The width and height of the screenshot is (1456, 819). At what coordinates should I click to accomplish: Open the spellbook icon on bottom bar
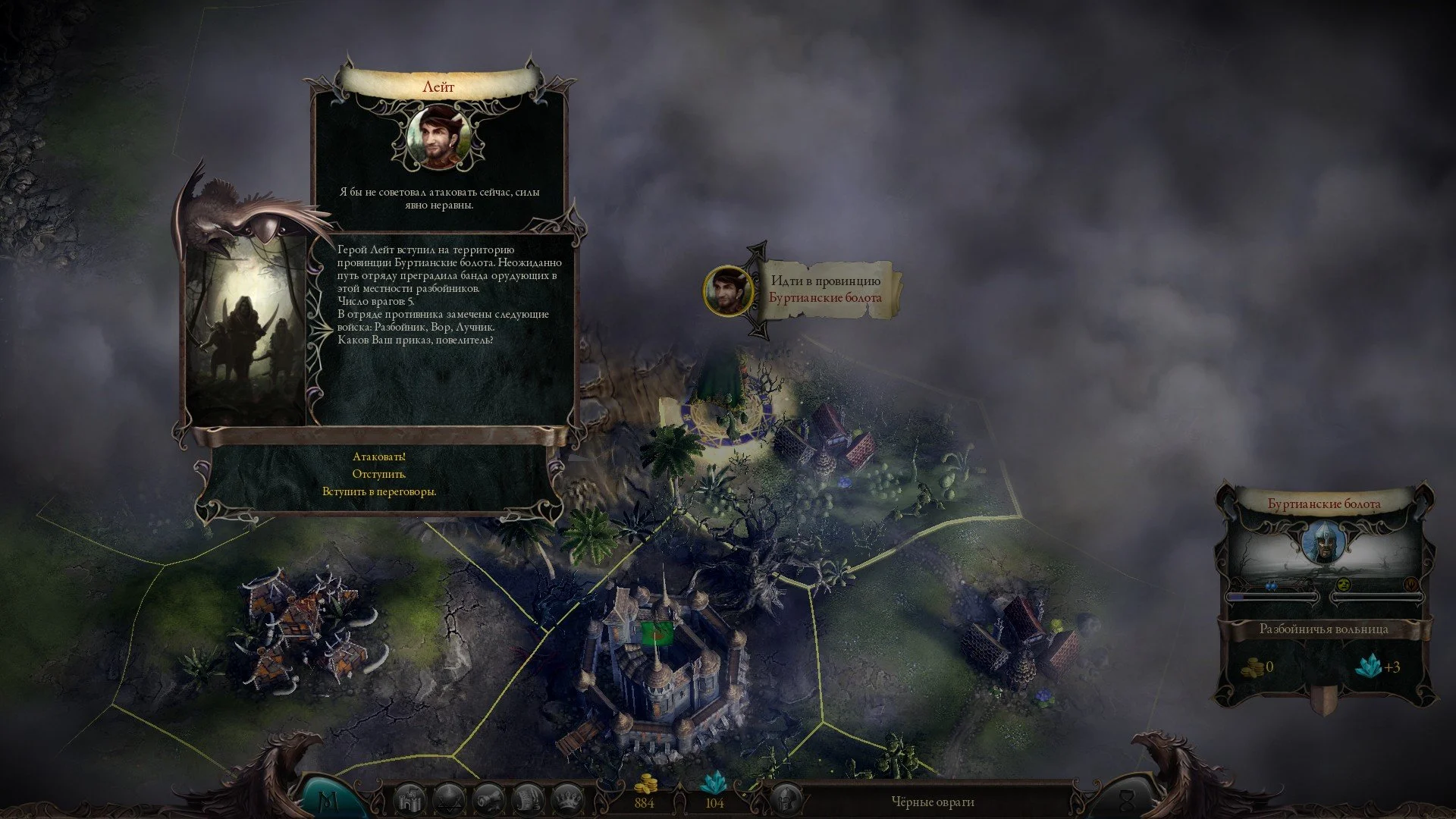point(451,798)
